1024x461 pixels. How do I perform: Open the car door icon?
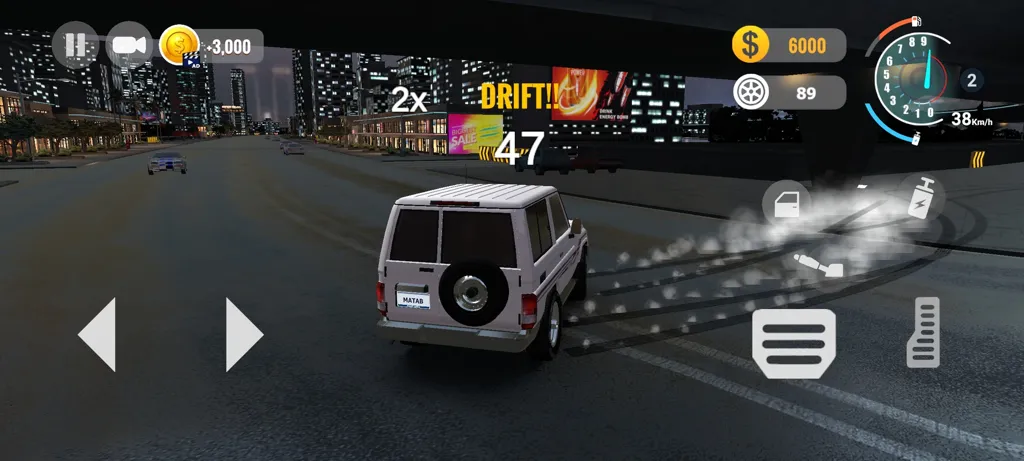click(787, 204)
